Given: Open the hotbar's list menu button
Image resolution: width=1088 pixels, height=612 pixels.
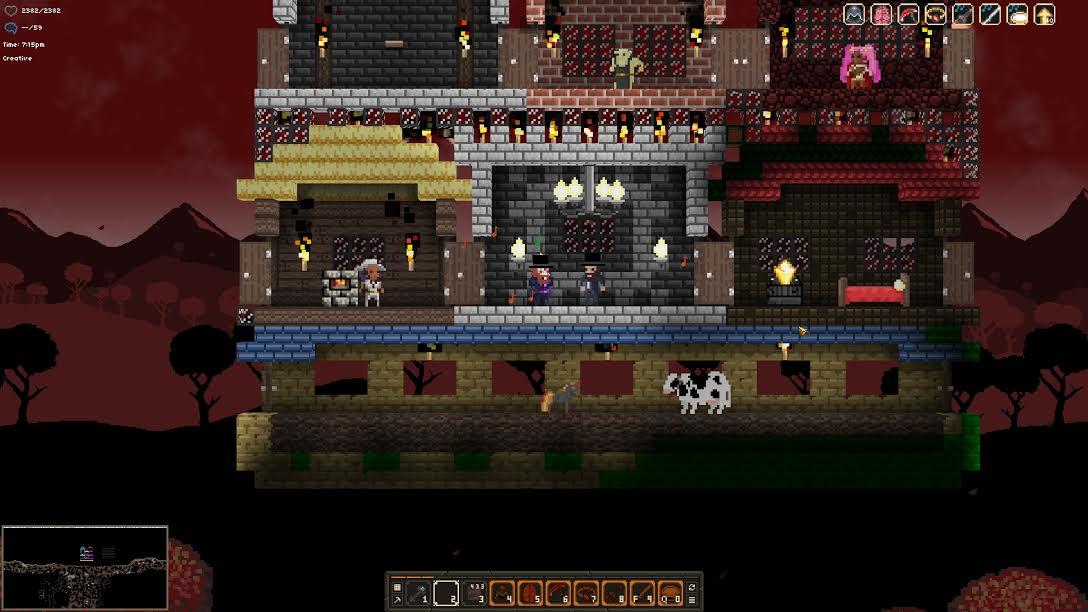Looking at the screenshot, I should (x=693, y=598).
